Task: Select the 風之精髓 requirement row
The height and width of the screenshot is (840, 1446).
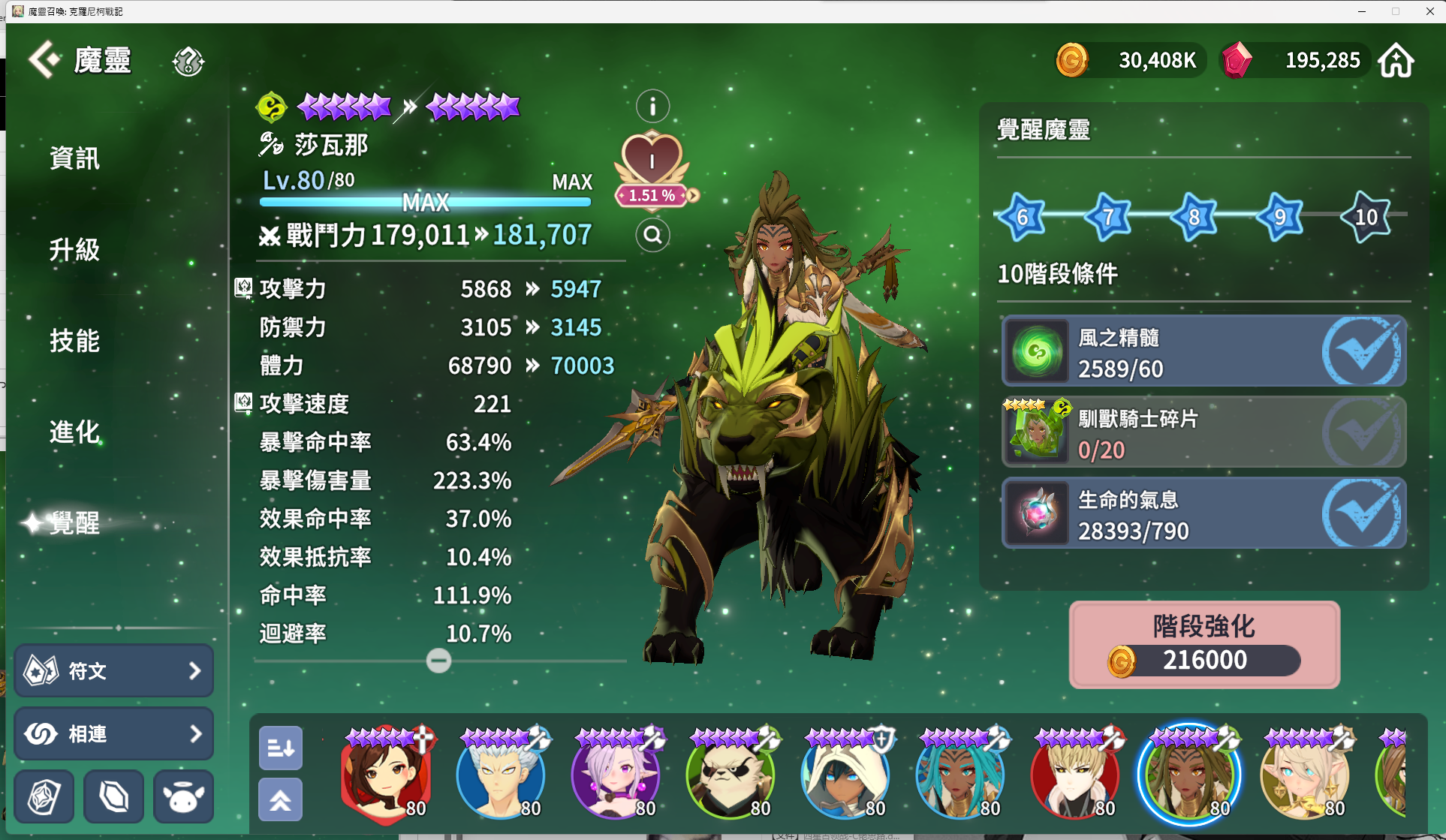Action: click(1203, 351)
